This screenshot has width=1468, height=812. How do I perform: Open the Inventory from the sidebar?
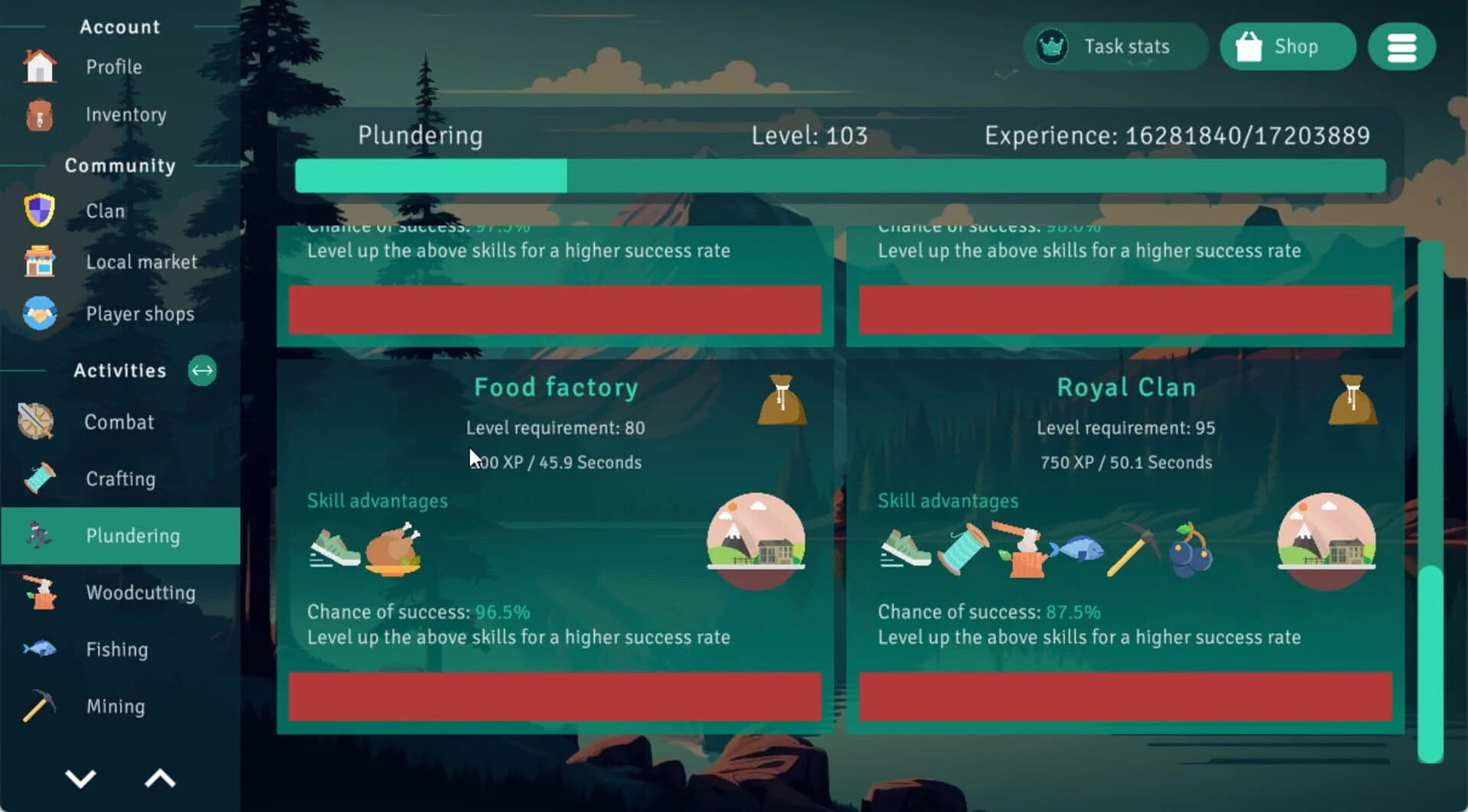click(x=125, y=115)
